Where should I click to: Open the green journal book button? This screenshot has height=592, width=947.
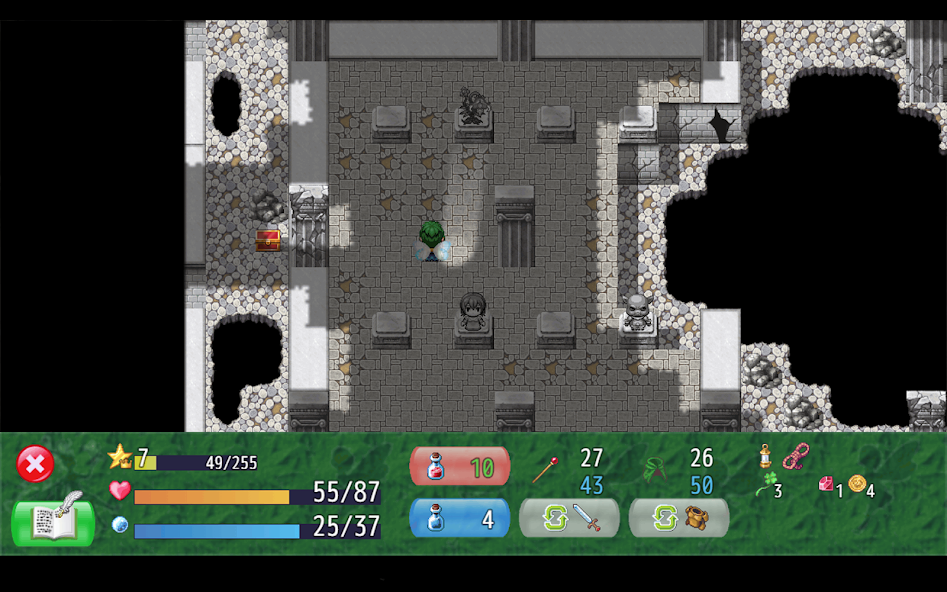coord(53,520)
